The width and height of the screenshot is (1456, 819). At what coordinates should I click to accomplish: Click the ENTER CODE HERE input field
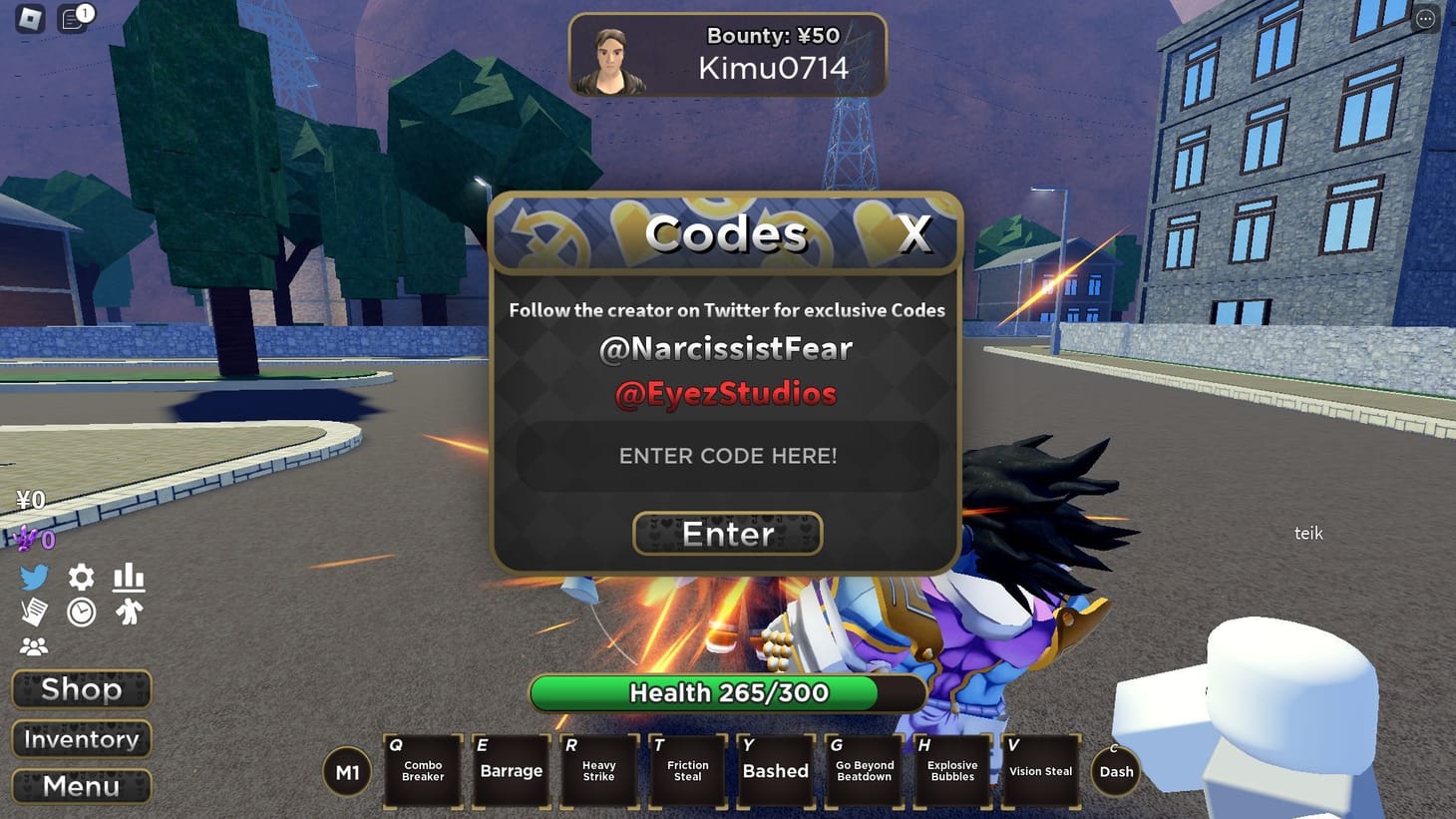(726, 456)
